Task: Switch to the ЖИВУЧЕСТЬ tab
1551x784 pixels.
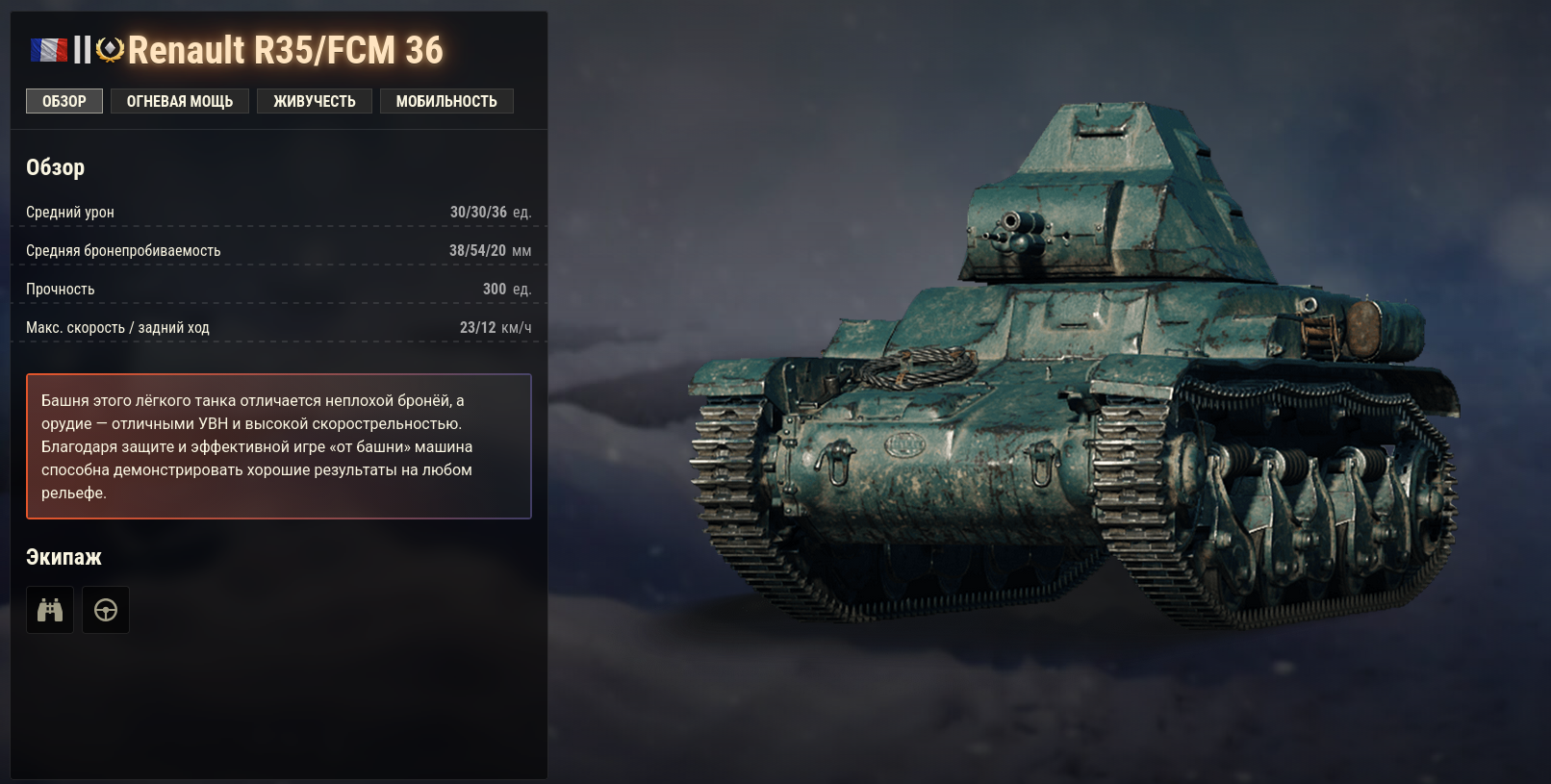Action: (315, 100)
